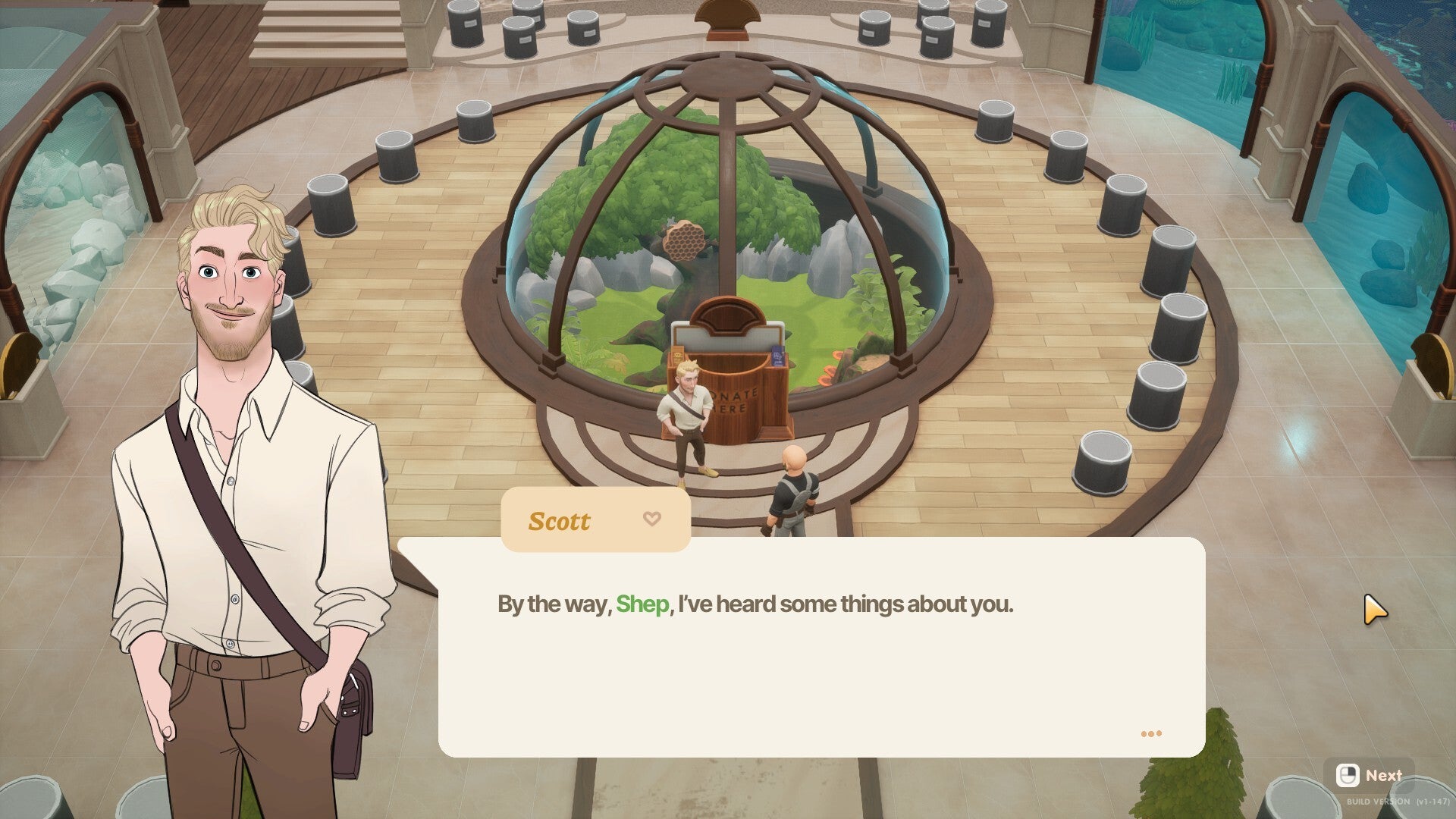Click the heart icon beside Scott's name
The width and height of the screenshot is (1456, 819).
tap(651, 519)
